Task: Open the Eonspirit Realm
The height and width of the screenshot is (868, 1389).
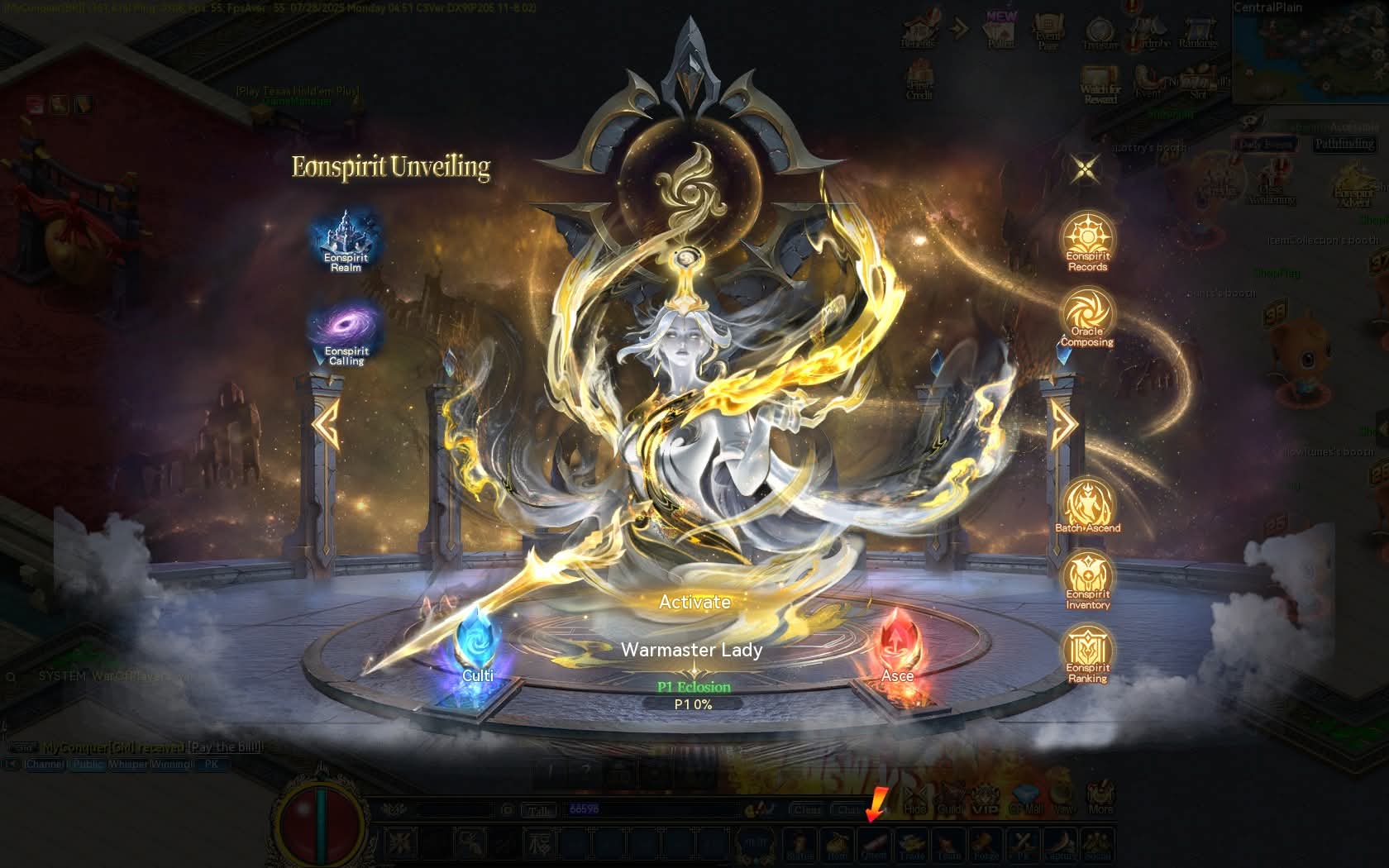Action: [346, 240]
